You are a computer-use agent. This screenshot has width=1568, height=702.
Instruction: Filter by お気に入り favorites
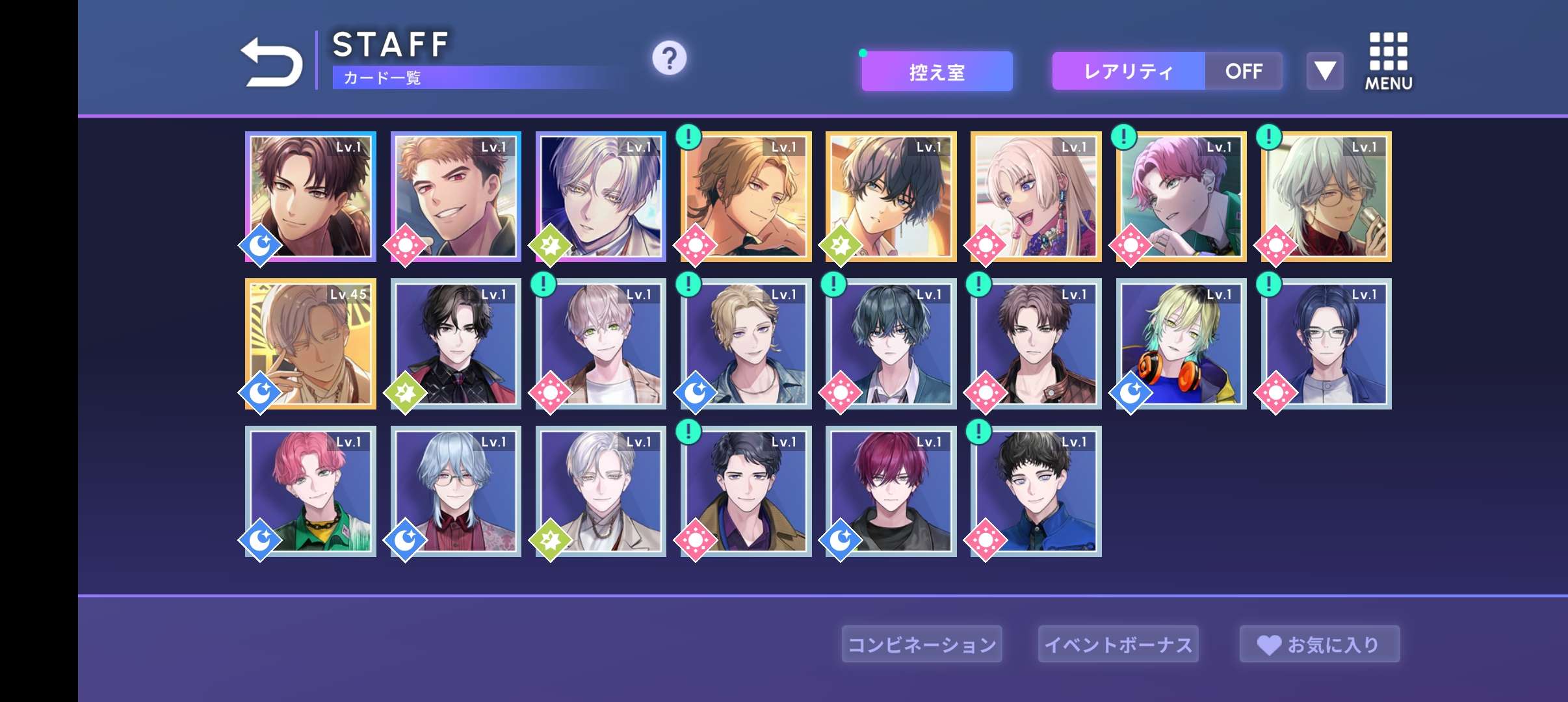1319,644
